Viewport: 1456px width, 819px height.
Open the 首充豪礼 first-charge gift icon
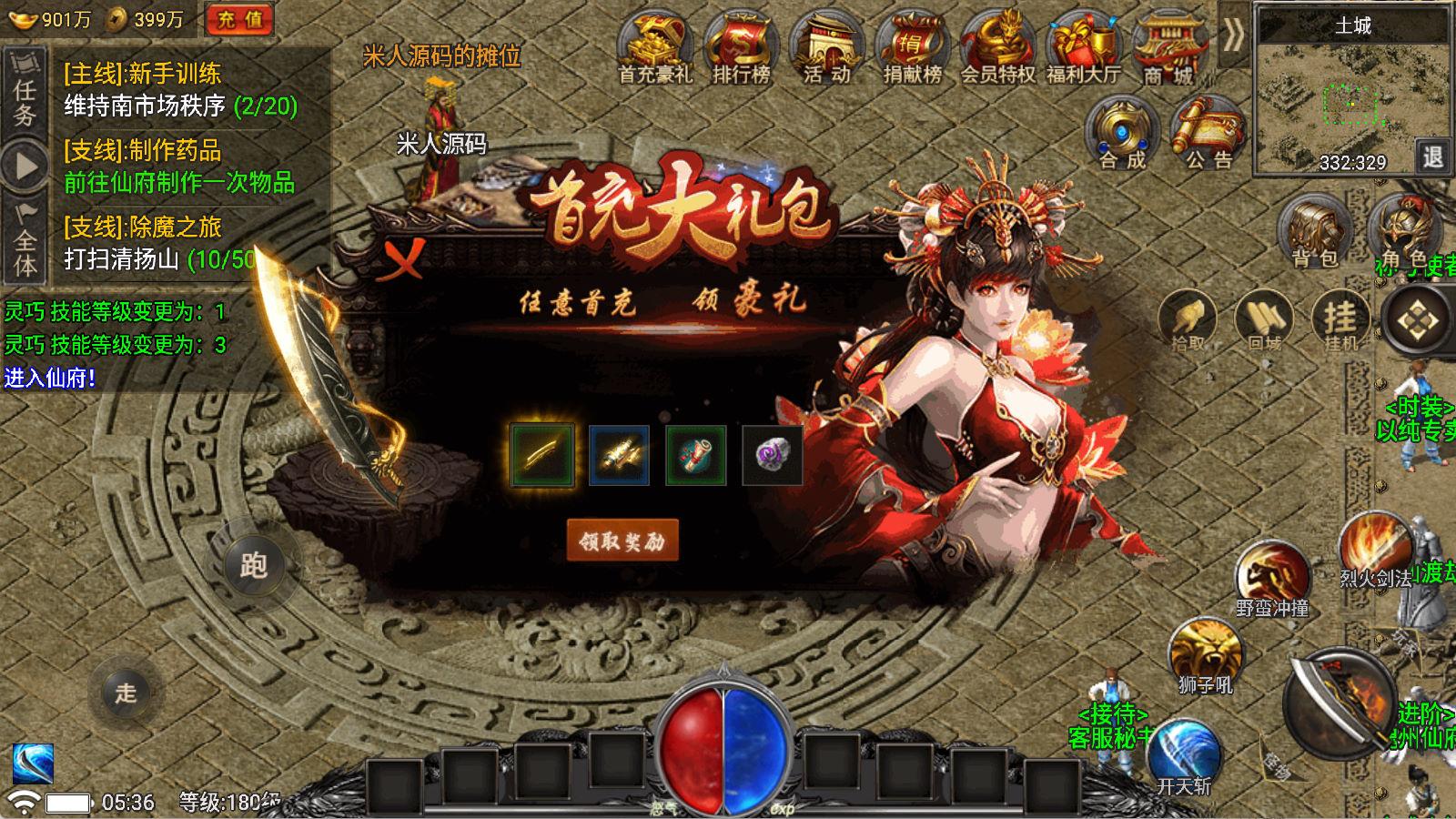click(x=652, y=43)
